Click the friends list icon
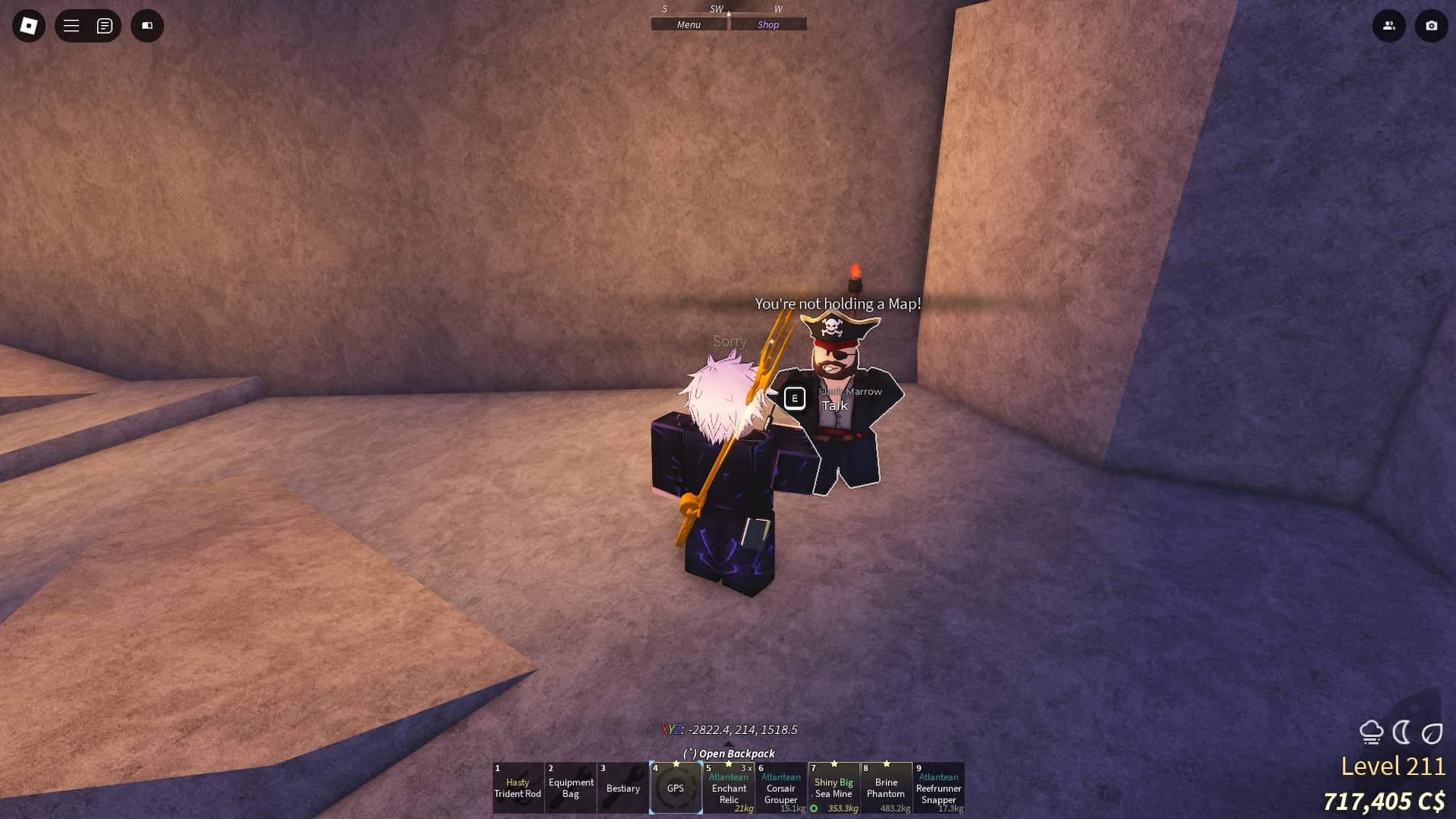This screenshot has height=819, width=1456. (1389, 25)
